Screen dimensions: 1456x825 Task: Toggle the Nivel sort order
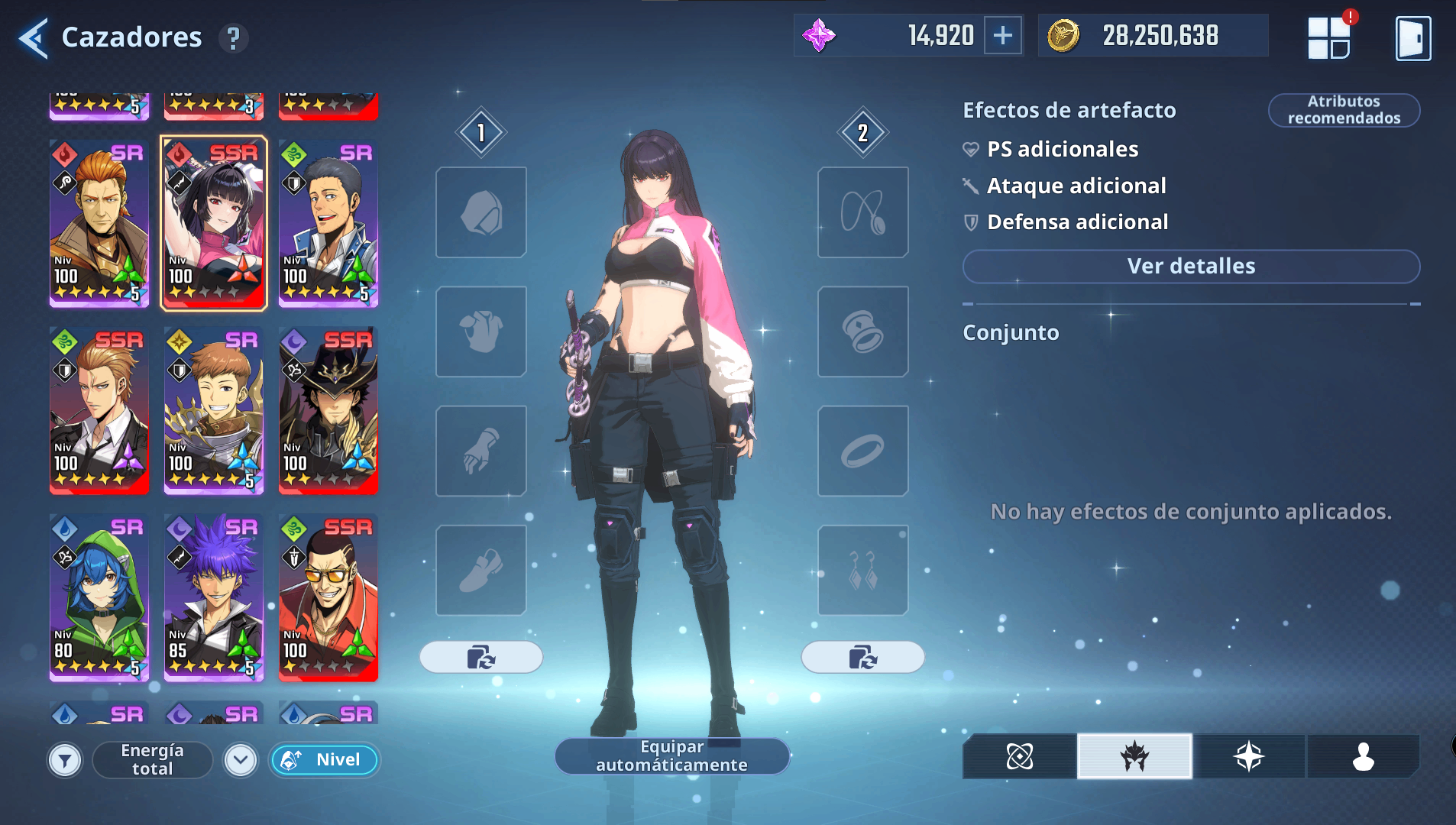324,760
